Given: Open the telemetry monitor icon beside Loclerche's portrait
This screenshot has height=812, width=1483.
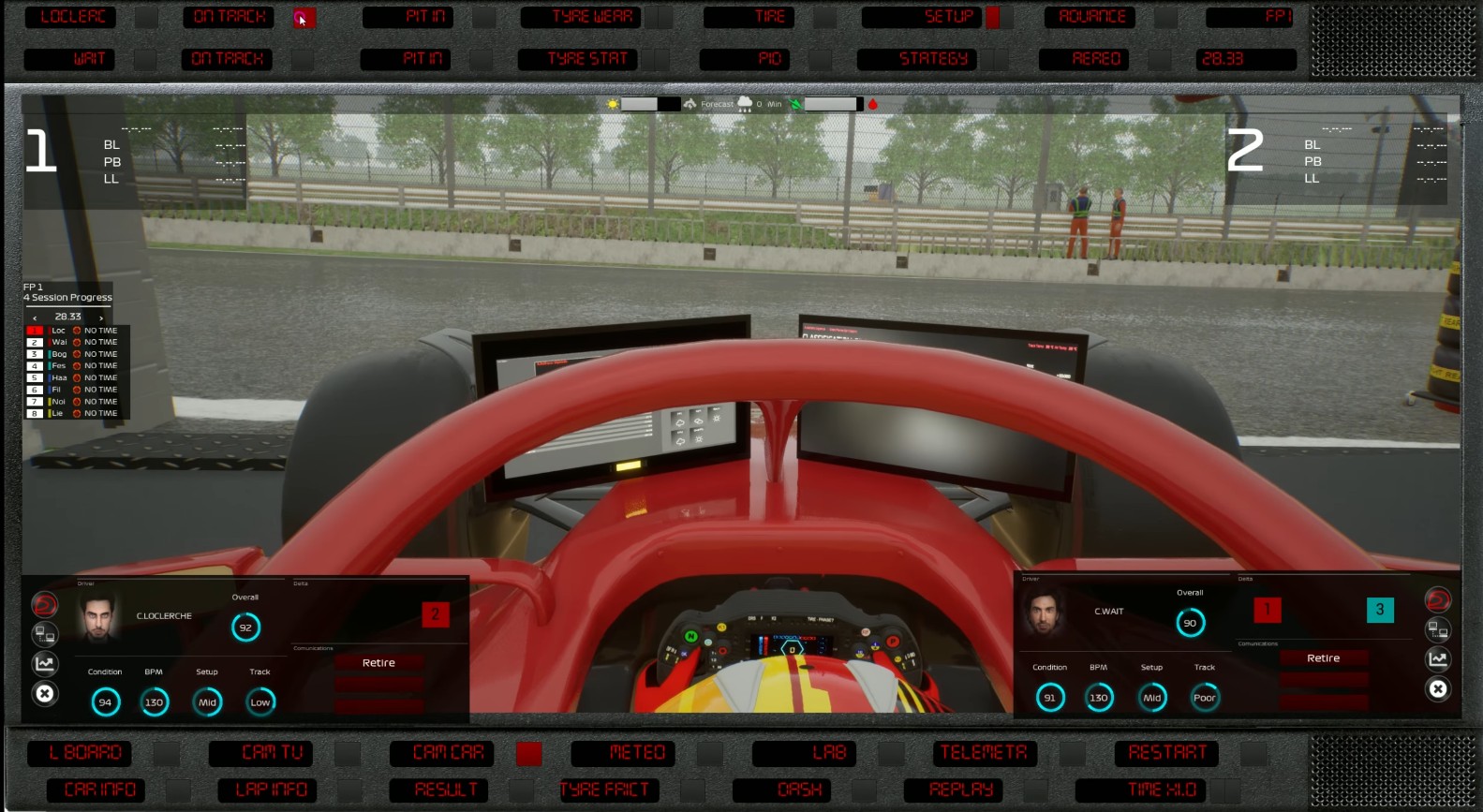Looking at the screenshot, I should click(45, 634).
